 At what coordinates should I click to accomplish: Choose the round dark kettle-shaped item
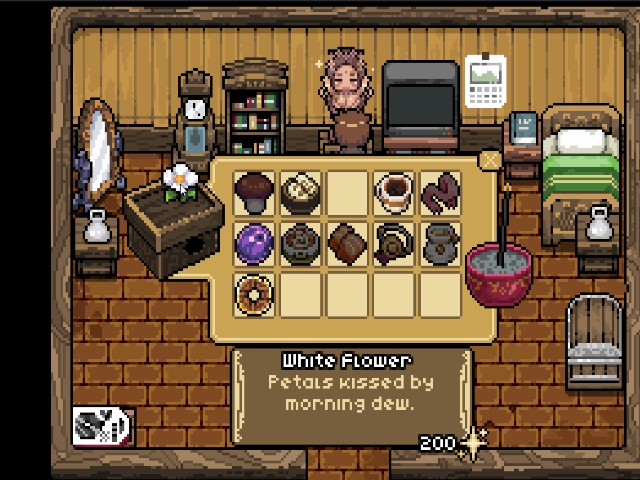click(x=394, y=243)
